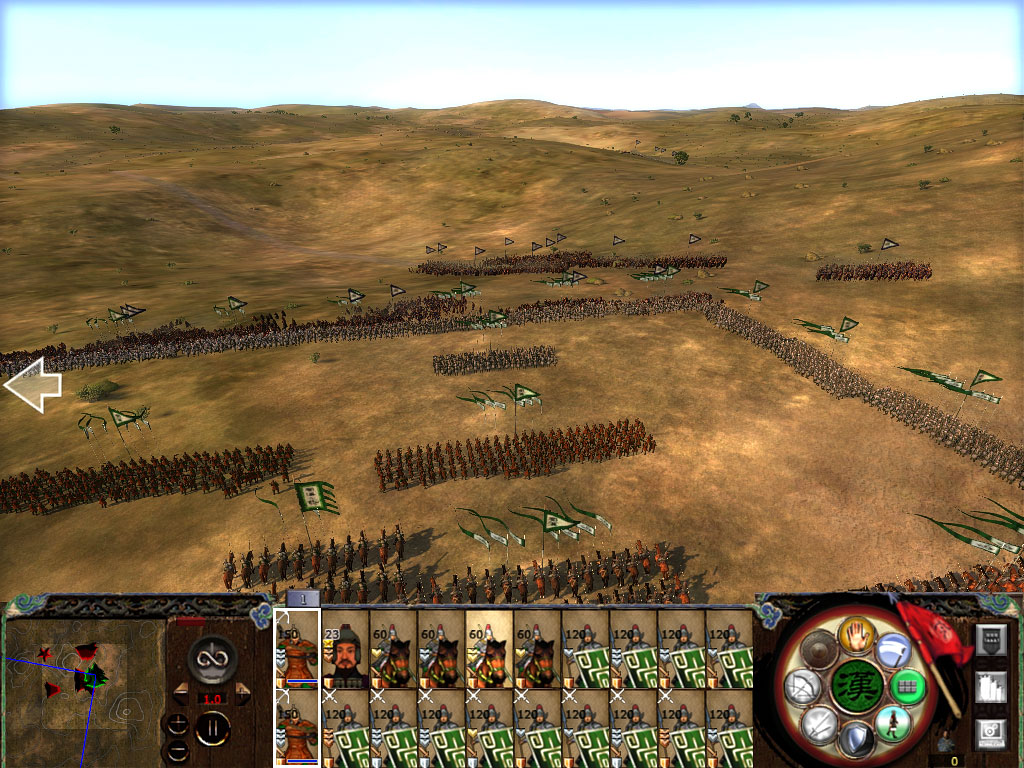Select the general's bodyguard unit card
This screenshot has width=1024, height=768.
(x=345, y=650)
